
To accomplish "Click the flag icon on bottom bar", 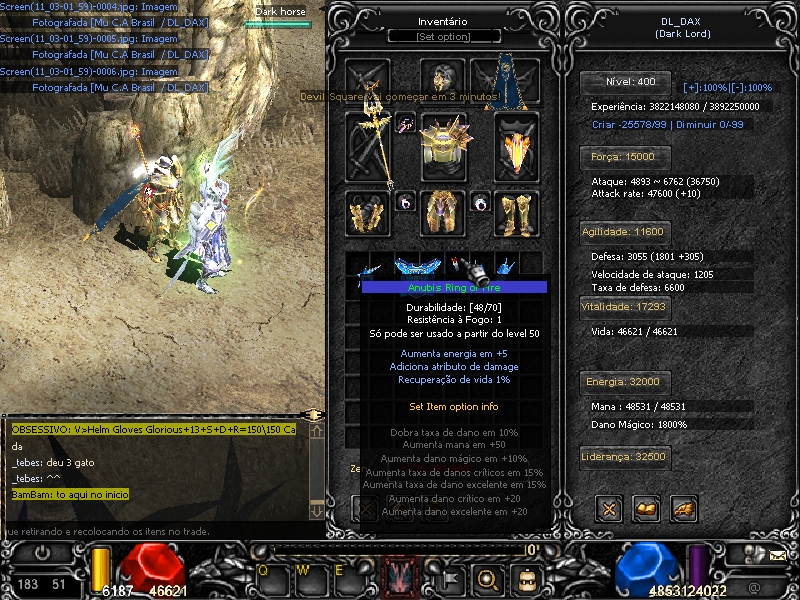I will pos(451,577).
